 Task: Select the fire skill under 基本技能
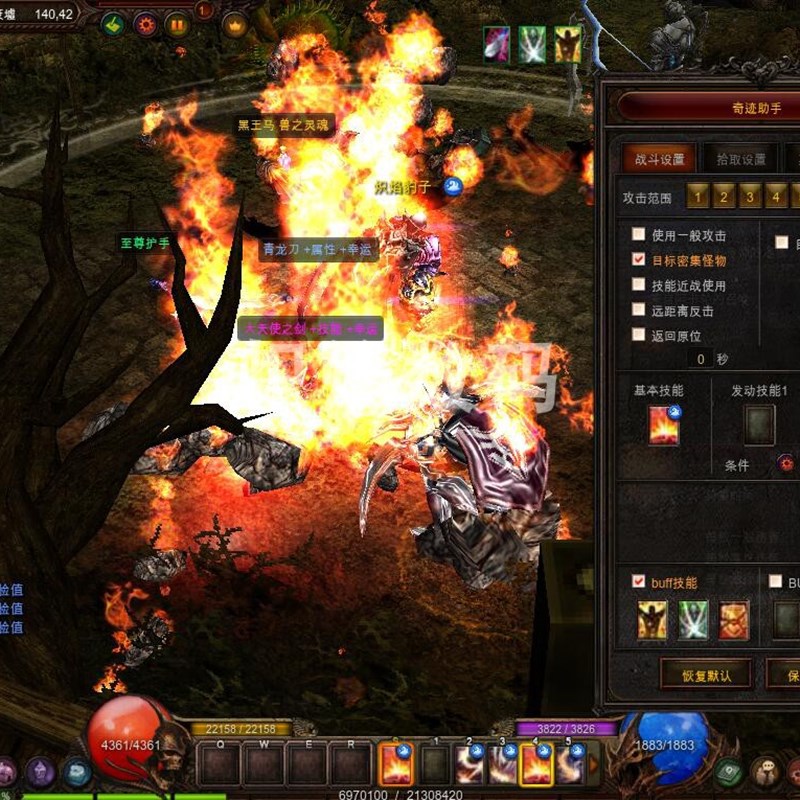pyautogui.click(x=664, y=425)
